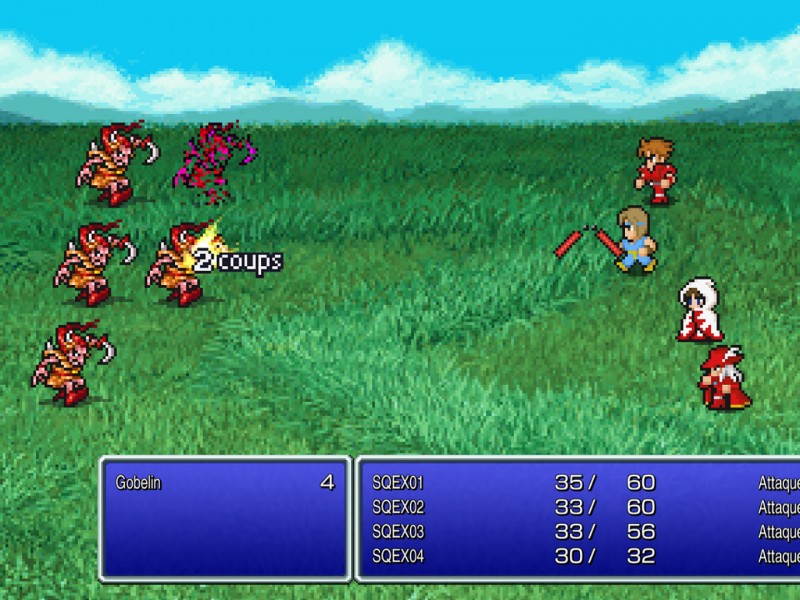800x600 pixels.
Task: Select the Gobelin entry in enemy list
Action: (140, 483)
